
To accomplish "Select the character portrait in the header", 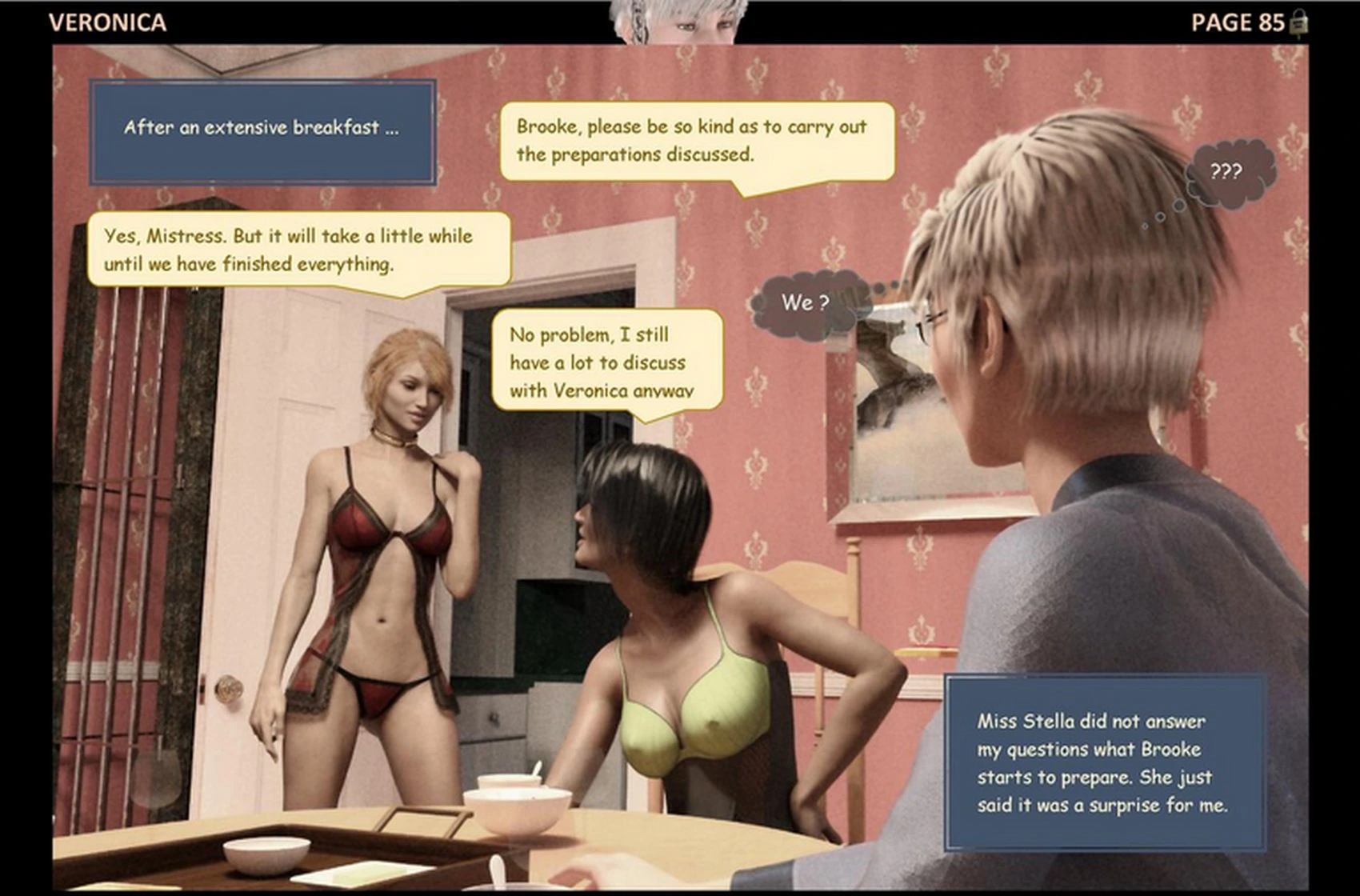I will pos(679,22).
